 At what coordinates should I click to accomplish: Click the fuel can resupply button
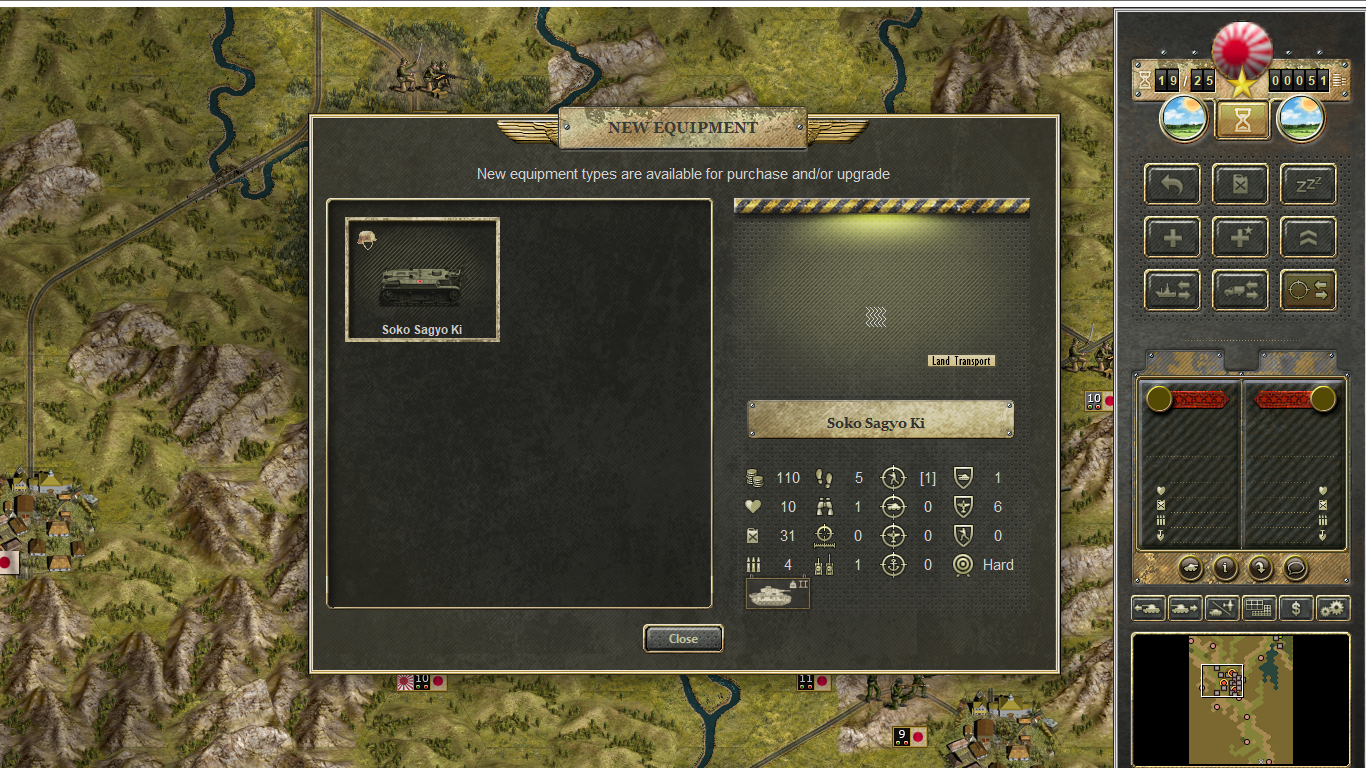click(x=1240, y=185)
